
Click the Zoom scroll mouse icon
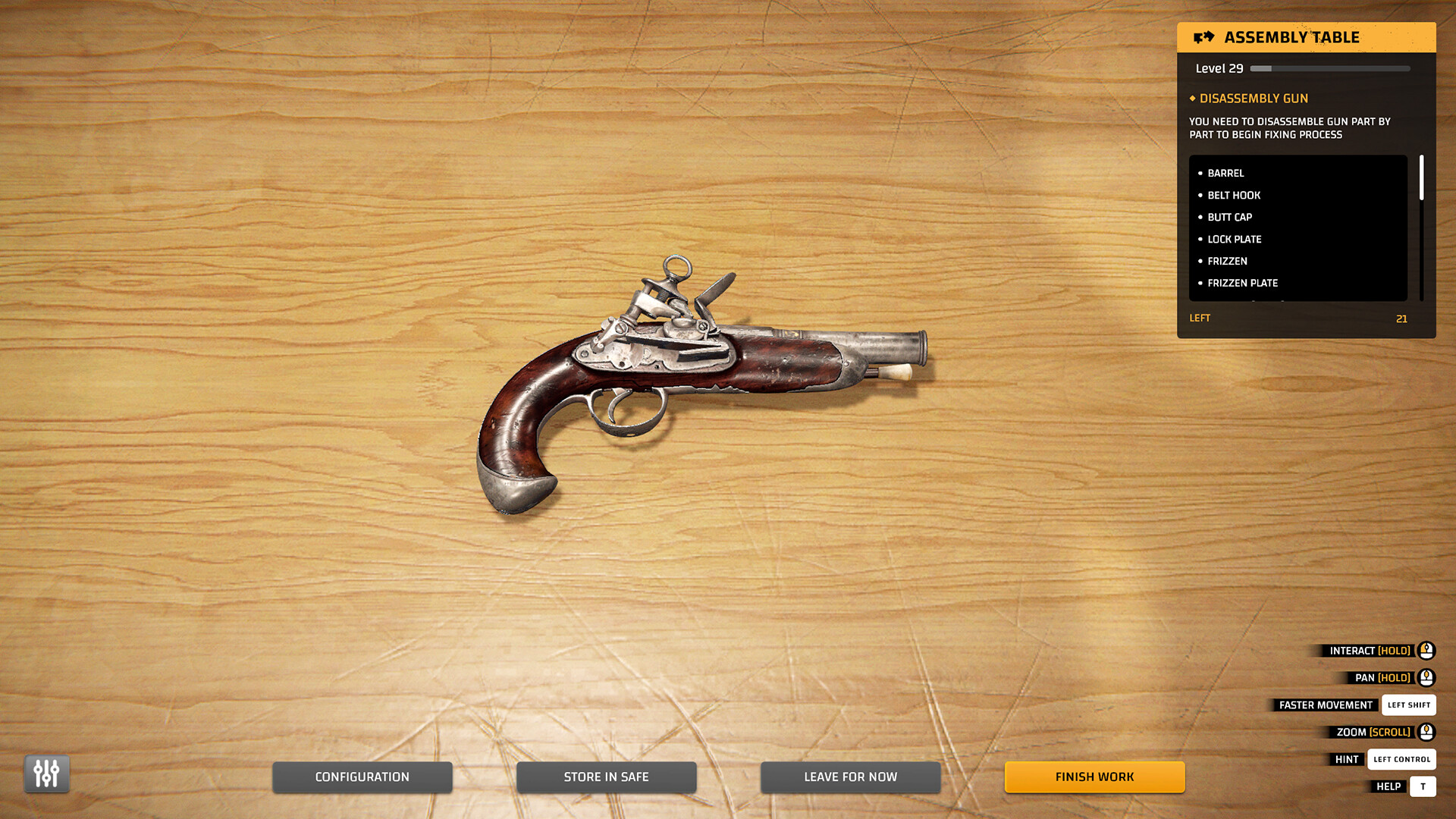pyautogui.click(x=1426, y=732)
